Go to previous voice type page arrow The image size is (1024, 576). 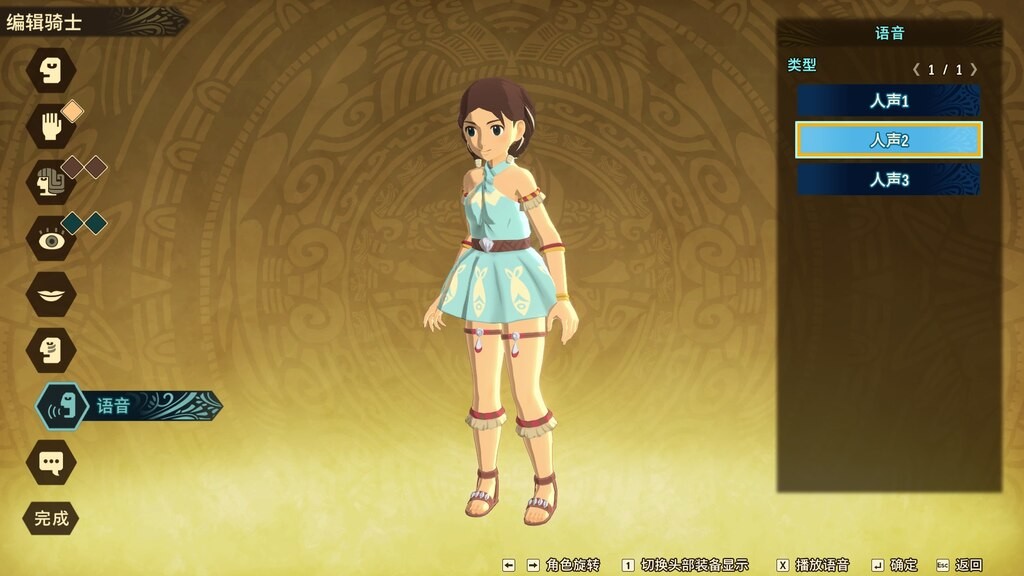(x=916, y=70)
